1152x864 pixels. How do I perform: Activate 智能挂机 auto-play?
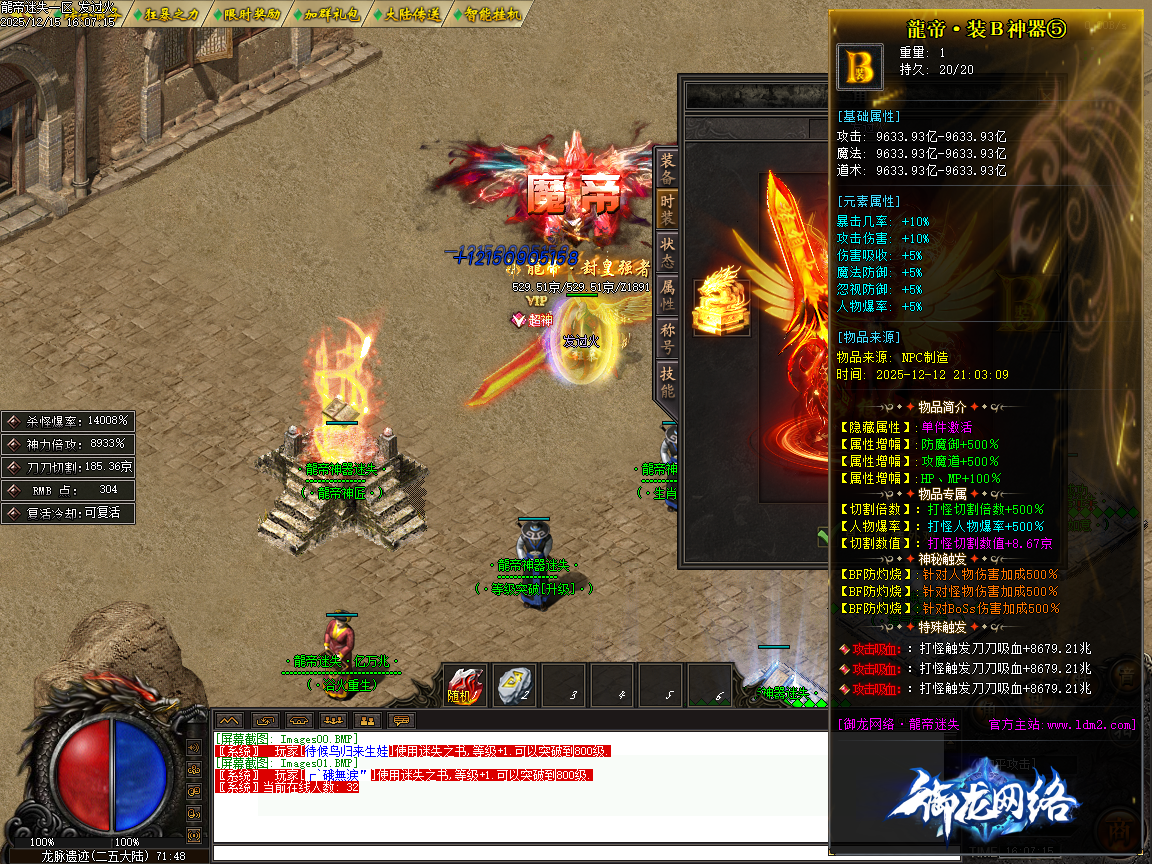487,14
